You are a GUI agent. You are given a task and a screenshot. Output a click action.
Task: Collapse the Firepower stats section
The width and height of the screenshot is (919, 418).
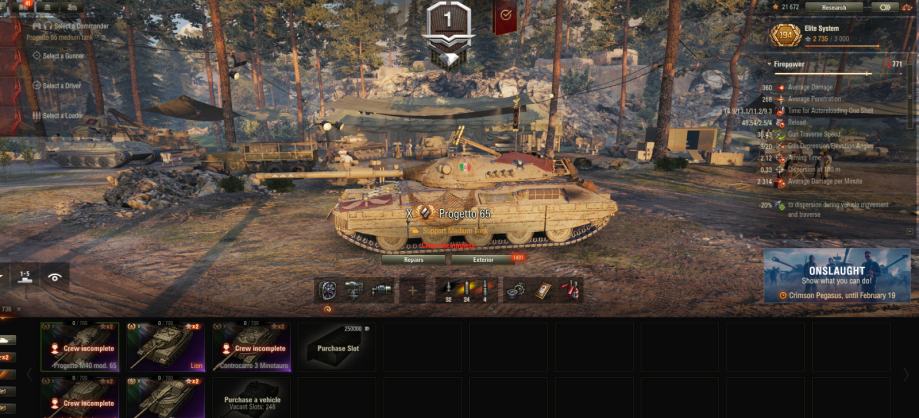(769, 64)
